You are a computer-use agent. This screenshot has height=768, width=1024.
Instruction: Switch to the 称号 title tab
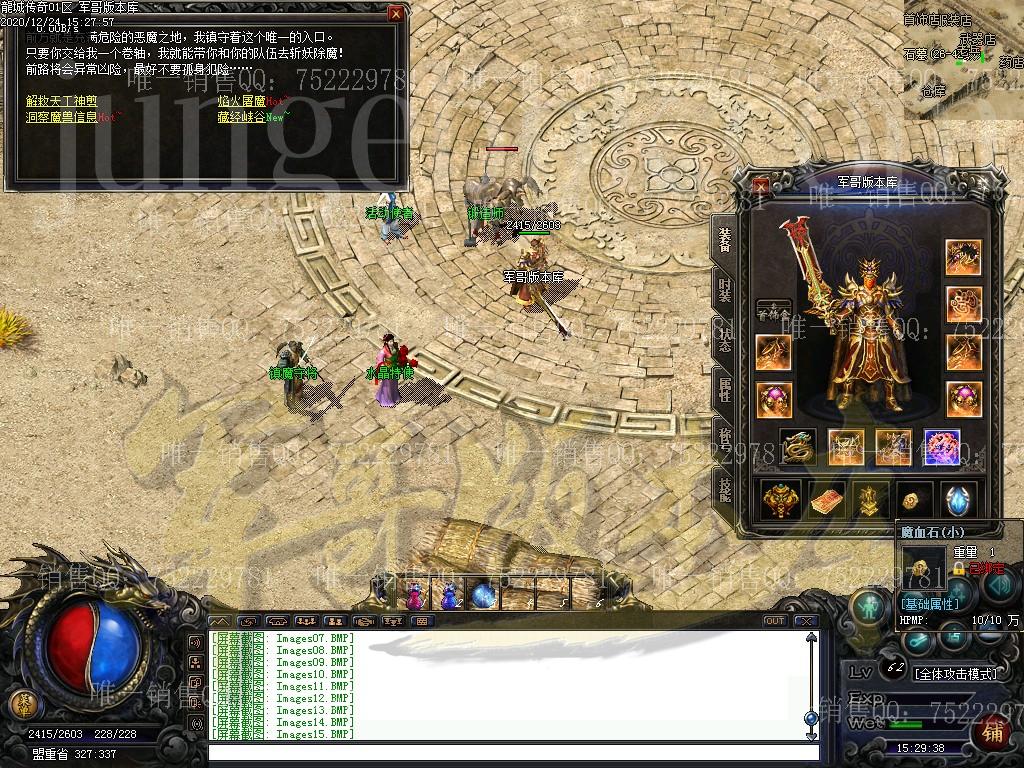[x=724, y=438]
